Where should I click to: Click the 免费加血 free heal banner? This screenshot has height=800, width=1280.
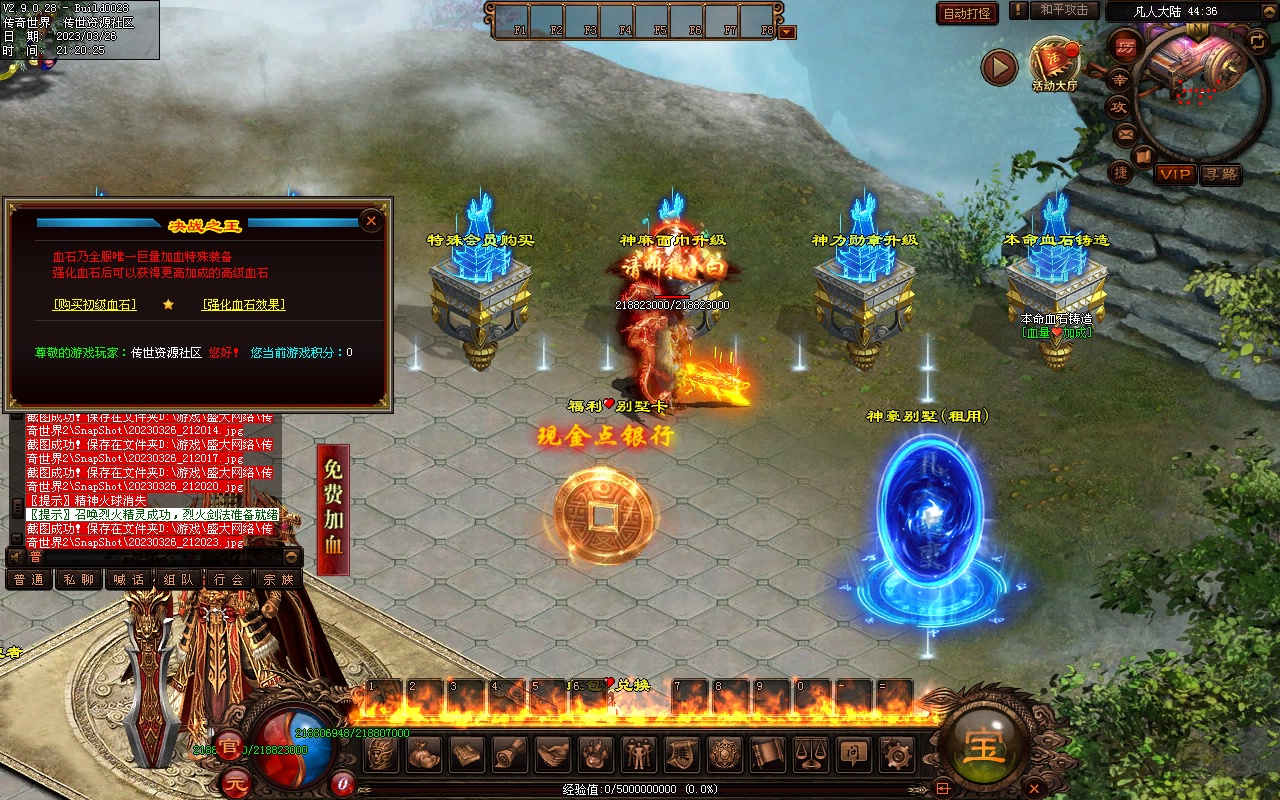tap(333, 509)
